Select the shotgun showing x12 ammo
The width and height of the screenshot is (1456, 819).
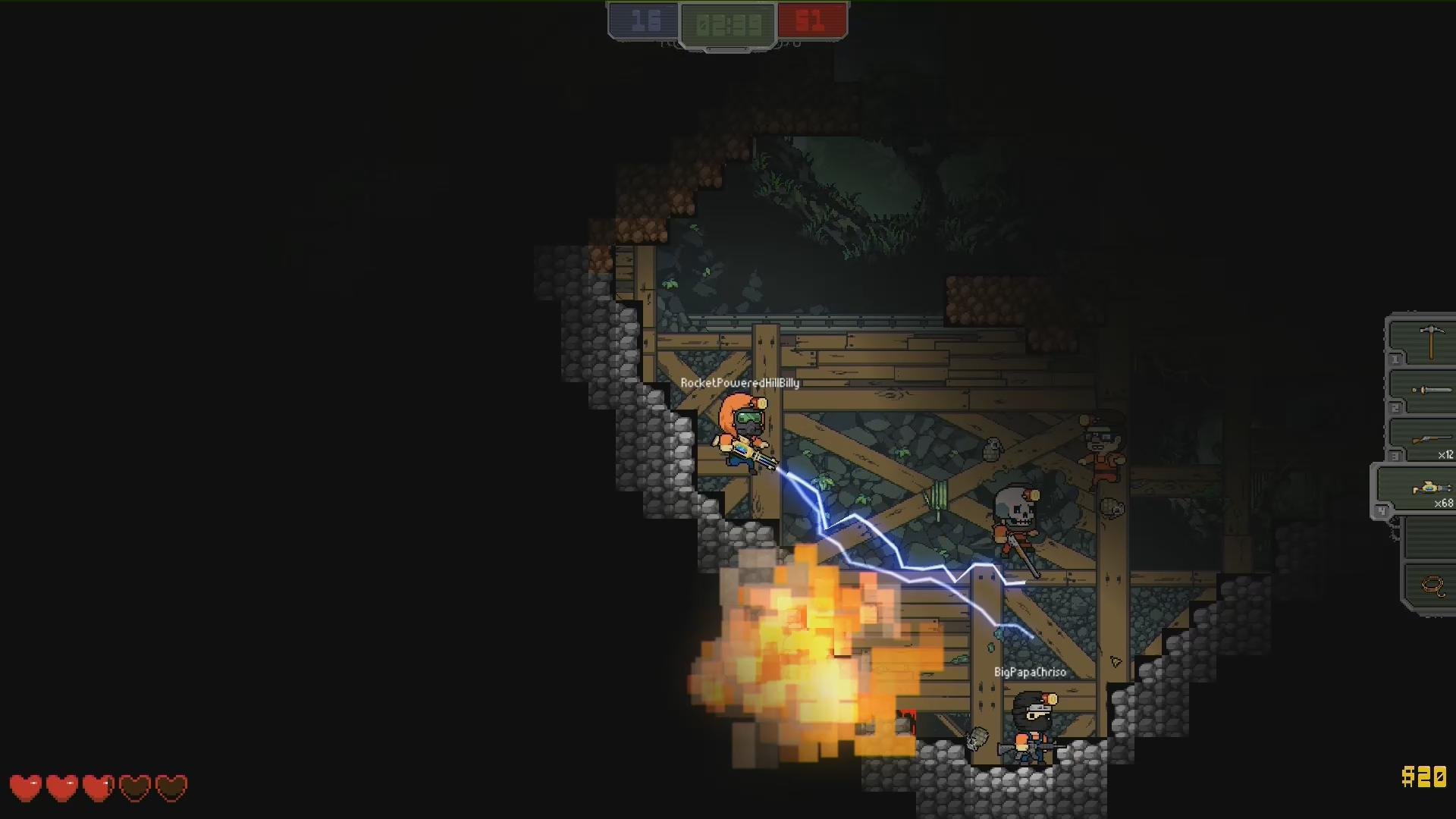click(1432, 438)
